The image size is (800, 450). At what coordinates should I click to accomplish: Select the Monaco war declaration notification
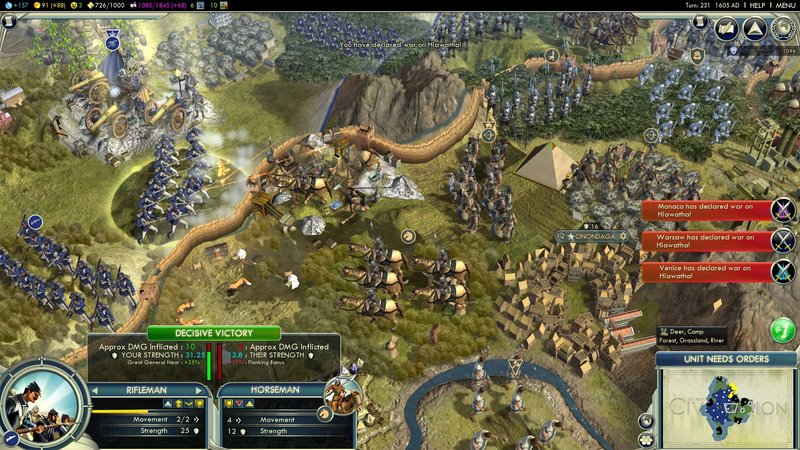click(708, 211)
